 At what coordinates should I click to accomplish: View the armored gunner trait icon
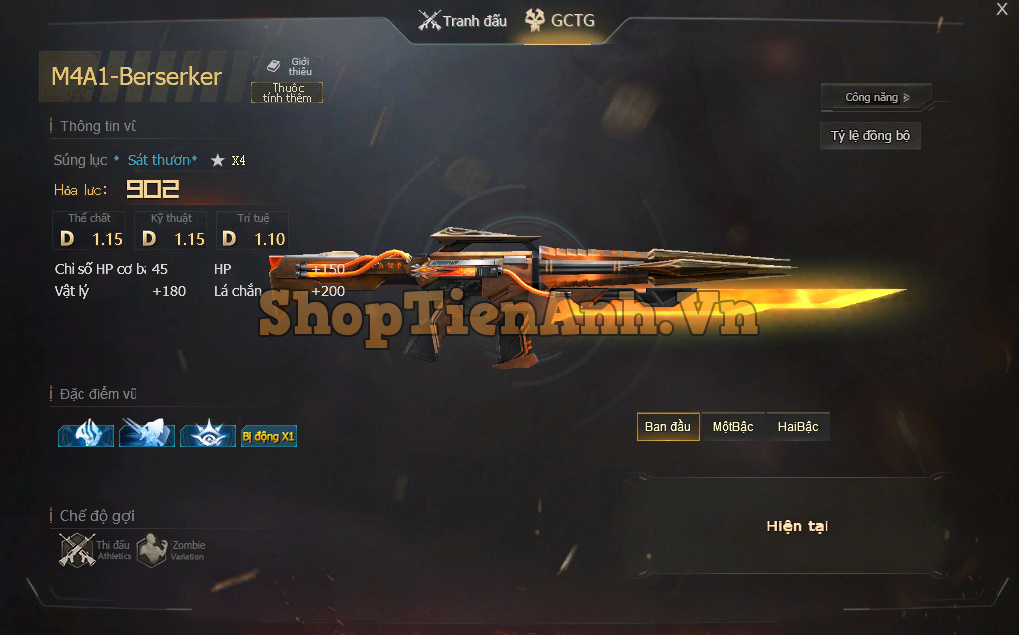(147, 435)
